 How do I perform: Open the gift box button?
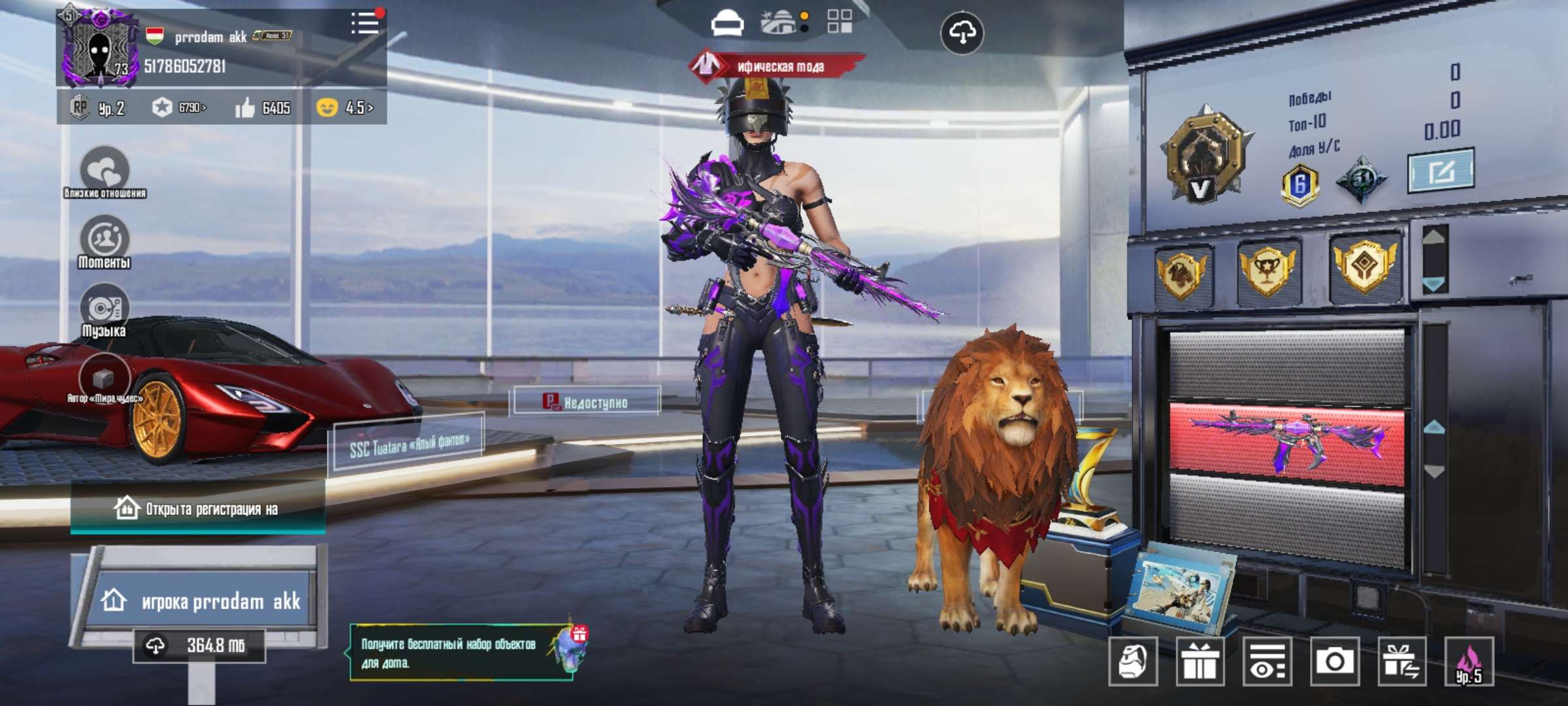pos(1200,662)
